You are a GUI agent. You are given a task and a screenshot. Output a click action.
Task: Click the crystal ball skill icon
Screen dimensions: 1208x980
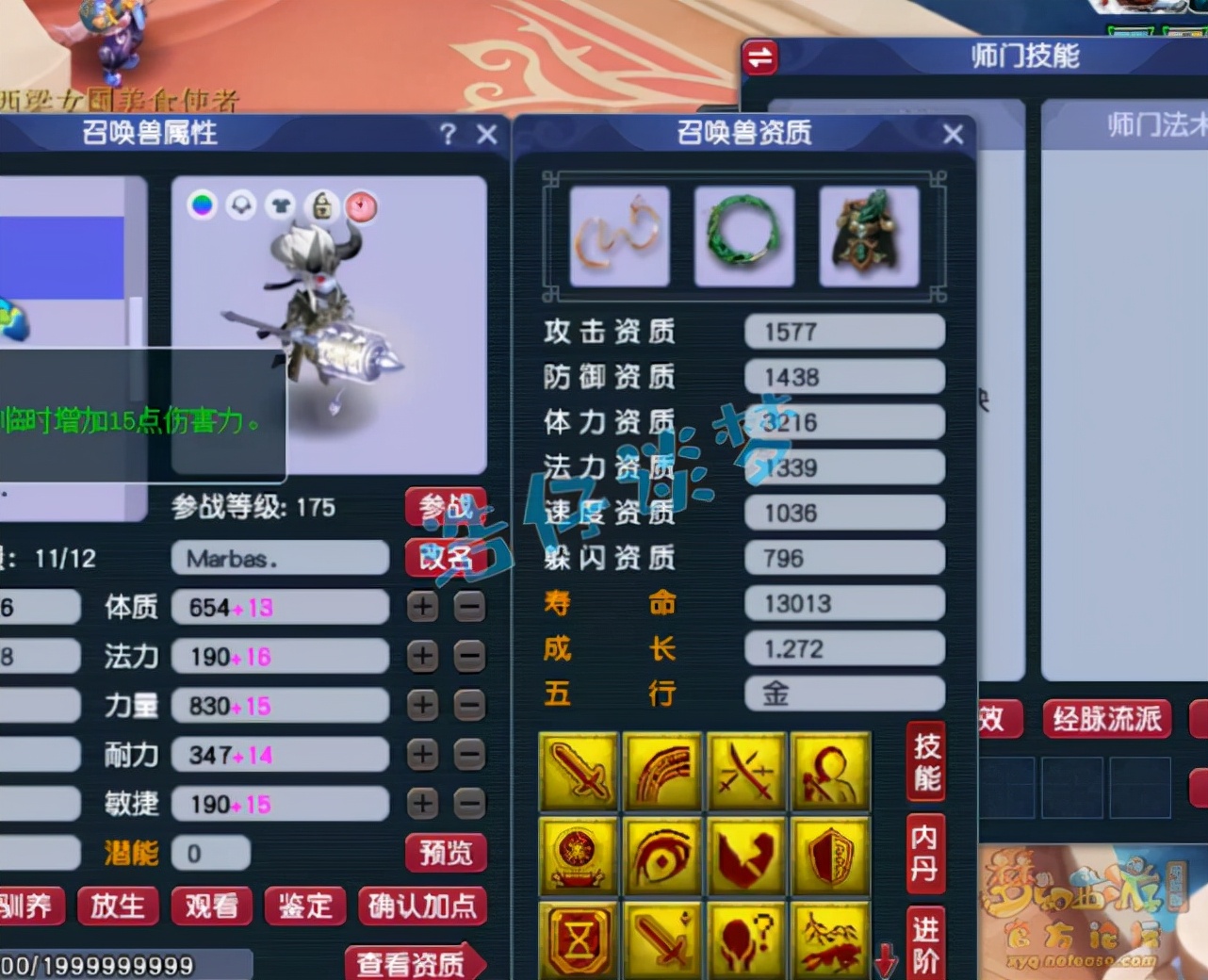pyautogui.click(x=580, y=856)
